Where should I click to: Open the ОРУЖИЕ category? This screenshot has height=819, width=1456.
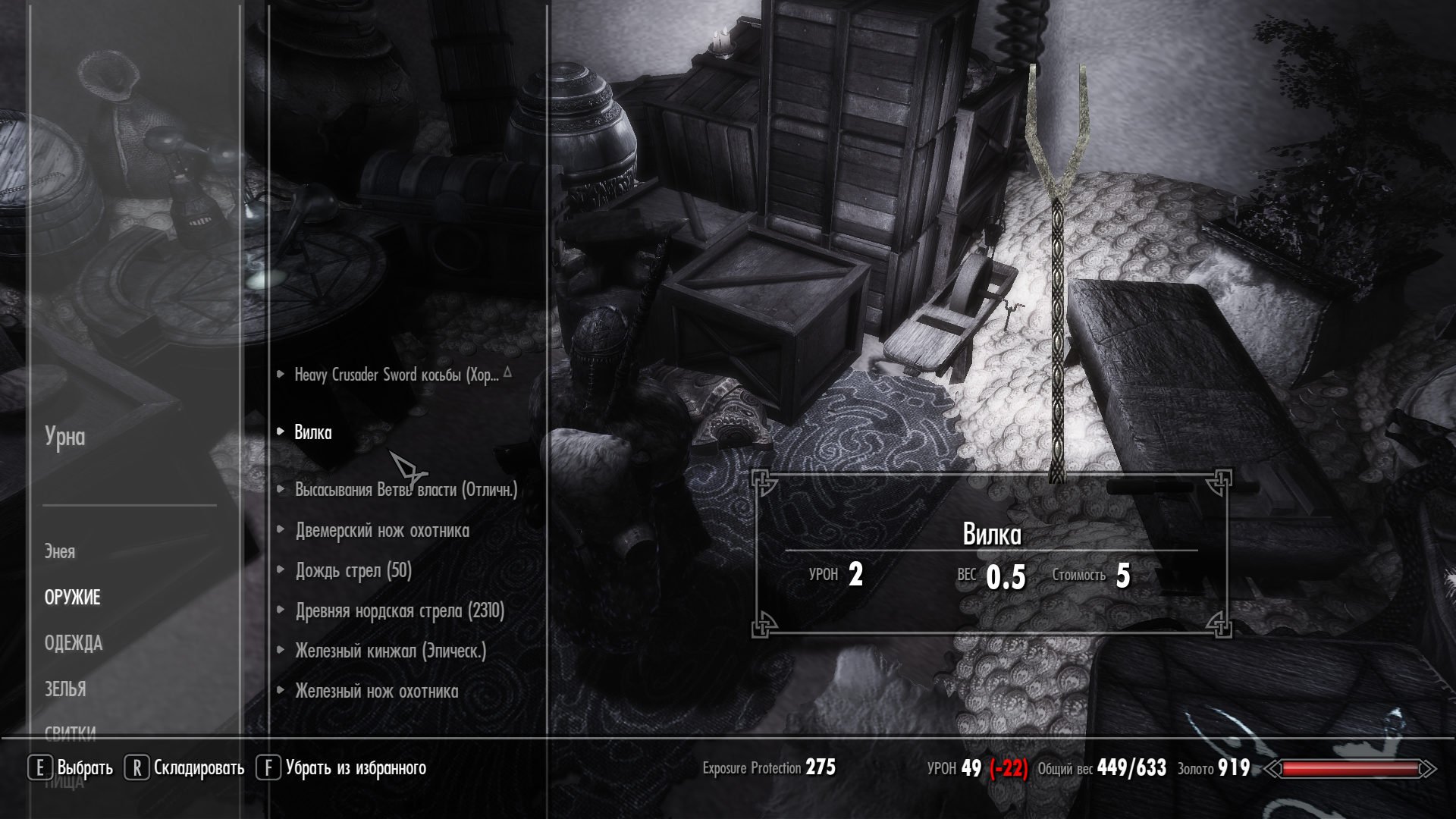click(72, 598)
